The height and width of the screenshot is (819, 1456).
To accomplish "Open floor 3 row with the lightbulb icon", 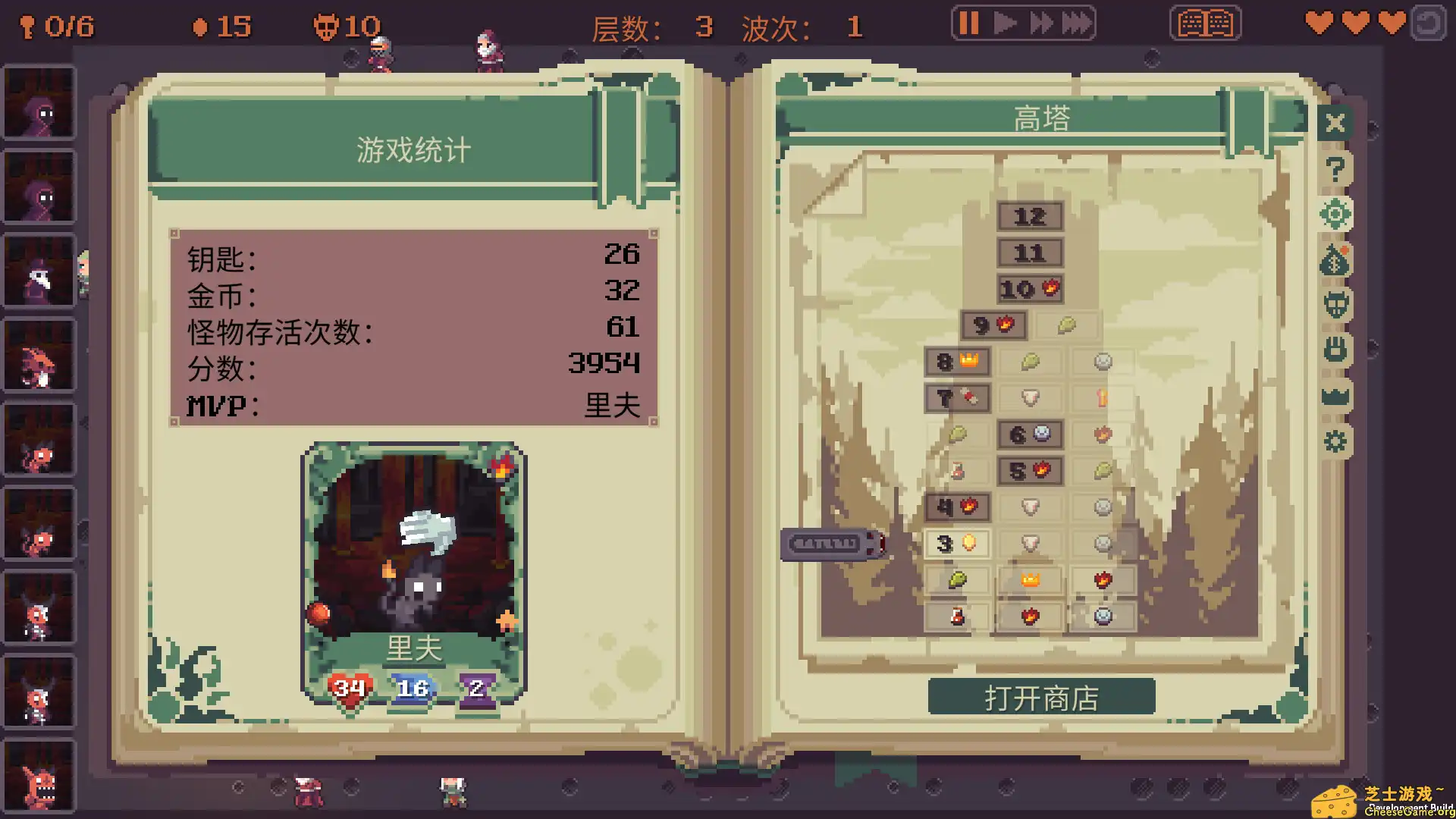I will coord(957,544).
